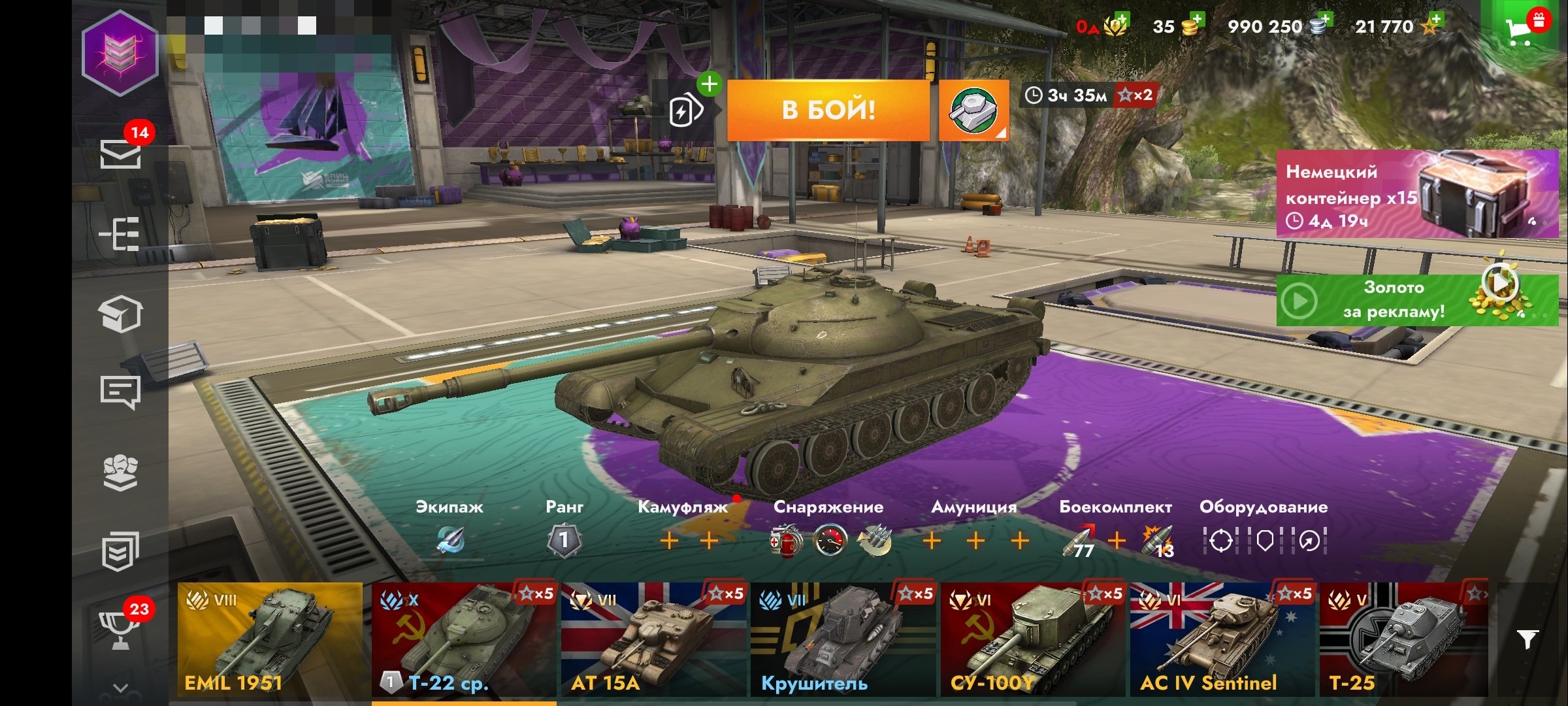Open the chat window icon
The width and height of the screenshot is (1568, 706).
tap(120, 392)
